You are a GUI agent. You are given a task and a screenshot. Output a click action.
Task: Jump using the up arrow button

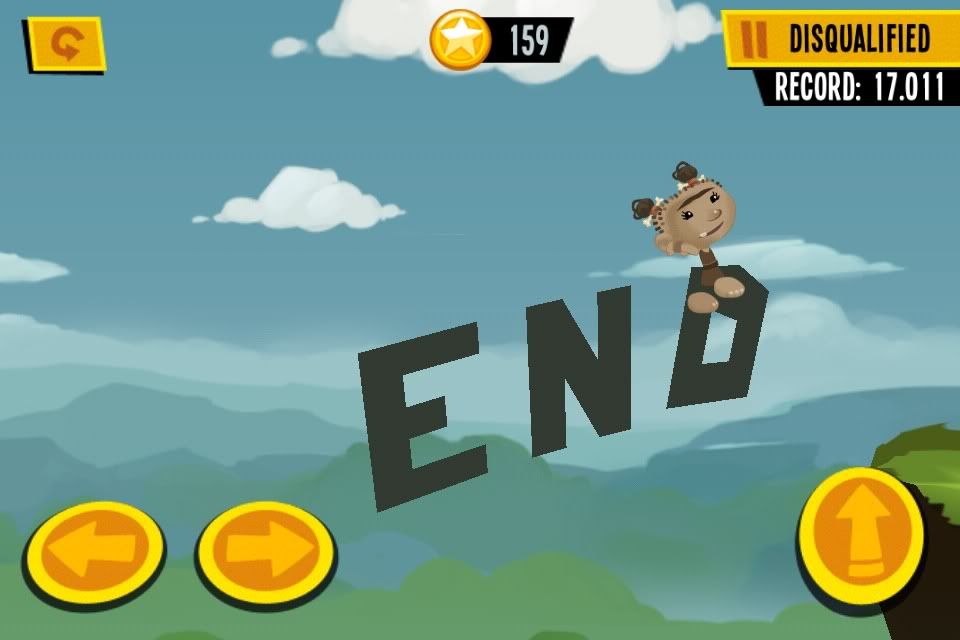(x=860, y=534)
